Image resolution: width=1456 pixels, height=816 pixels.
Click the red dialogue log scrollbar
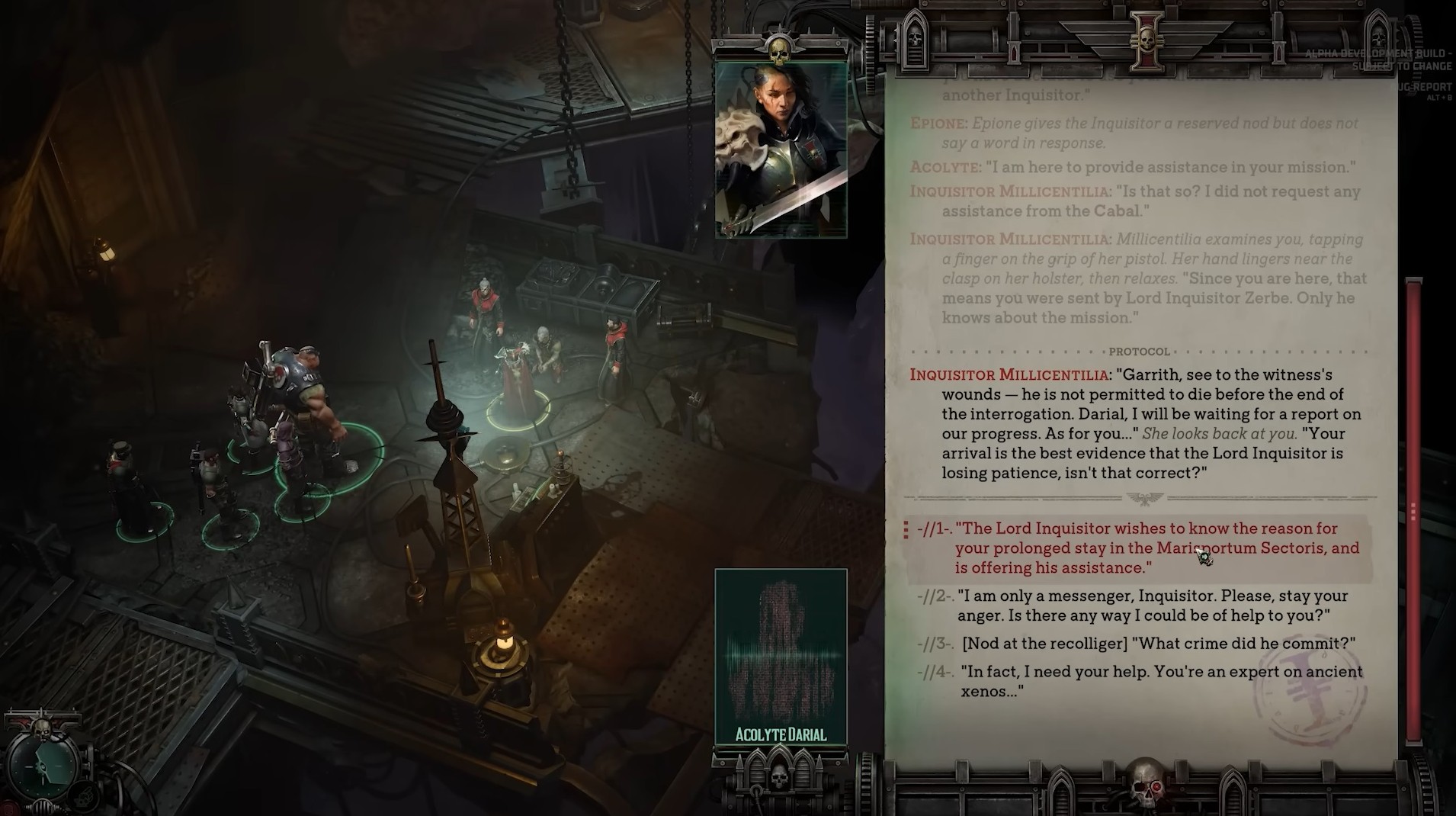[x=1413, y=509]
